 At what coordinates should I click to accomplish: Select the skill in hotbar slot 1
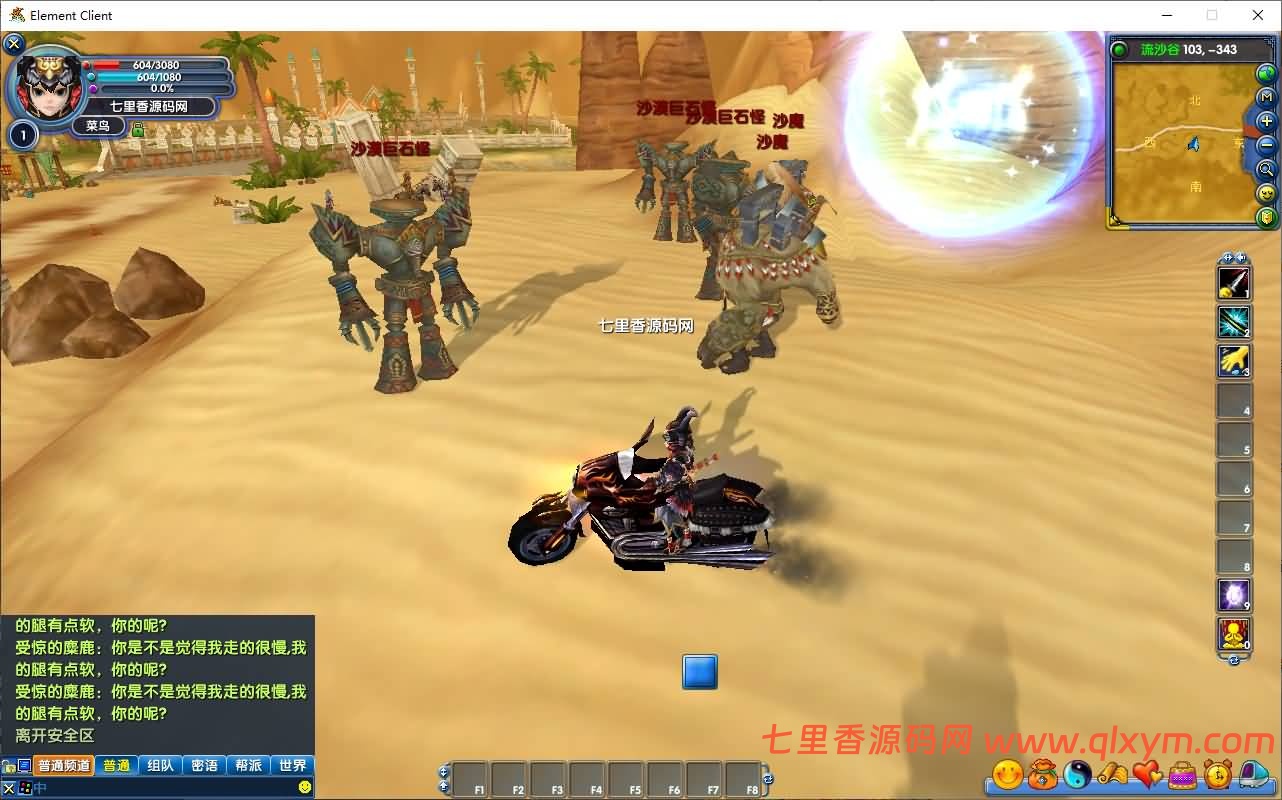click(1233, 281)
